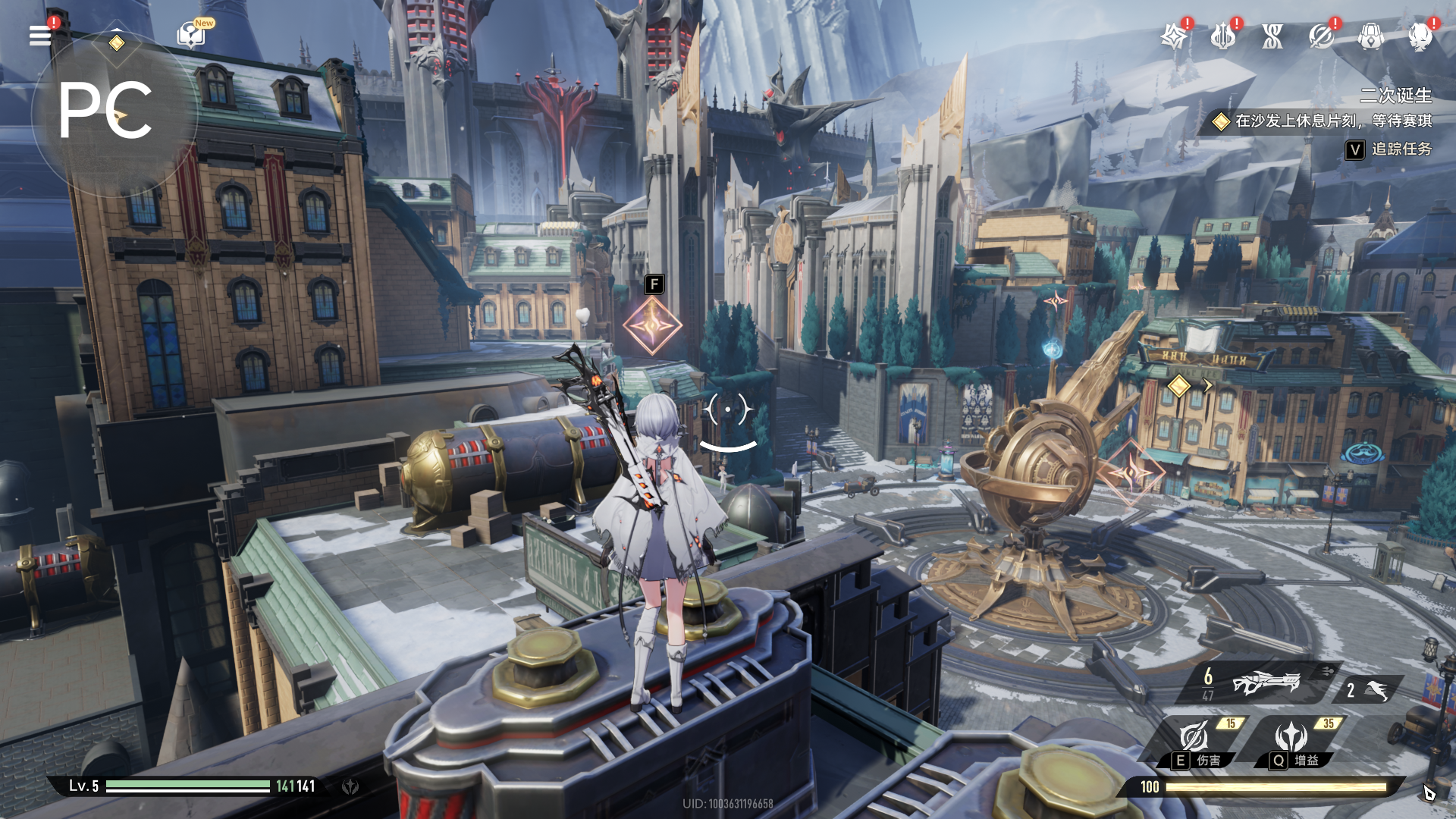Select the hourglass-shaped icon in the top bar
Image resolution: width=1456 pixels, height=819 pixels.
click(x=1272, y=36)
